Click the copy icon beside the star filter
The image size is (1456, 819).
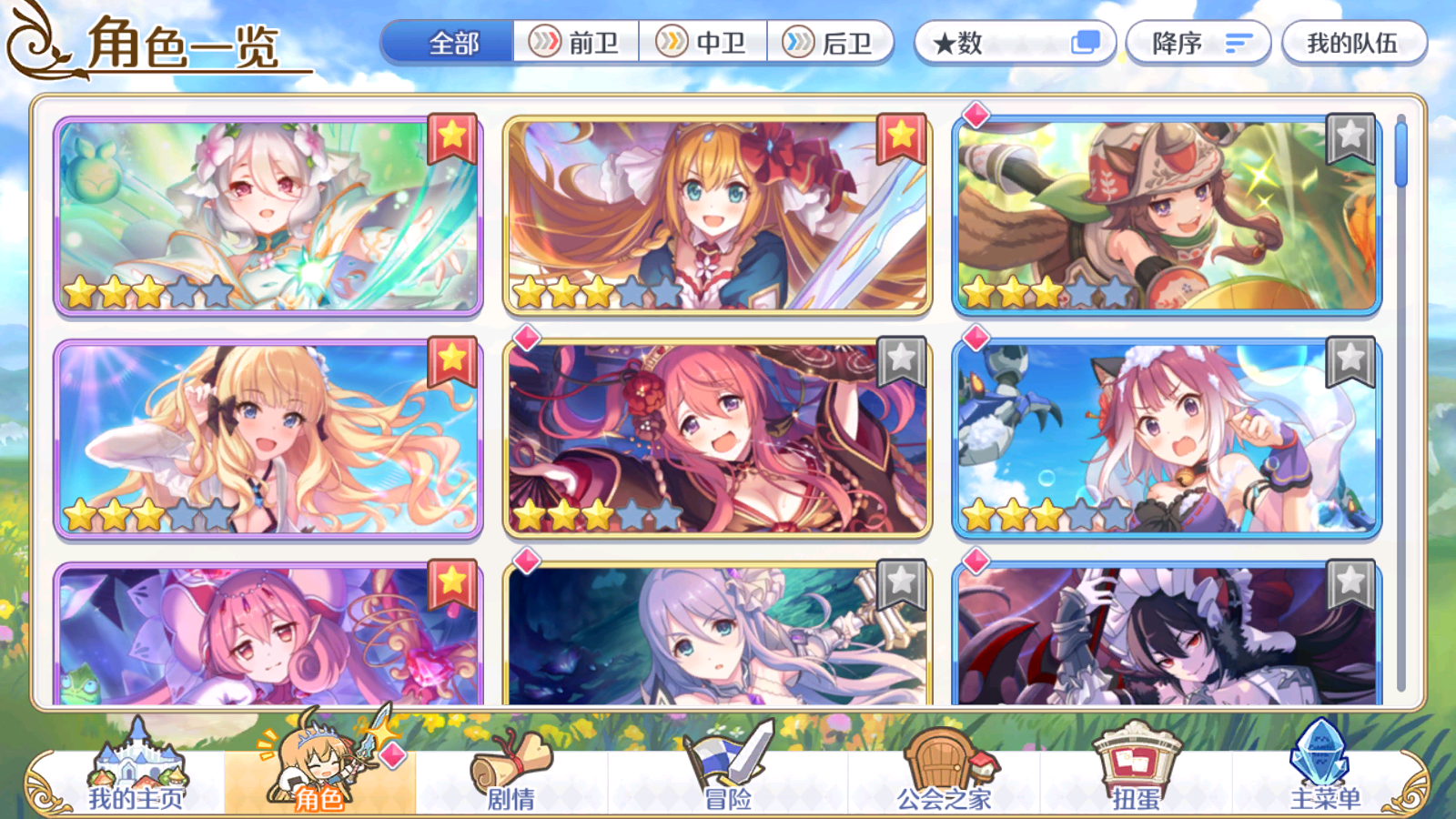[1084, 42]
